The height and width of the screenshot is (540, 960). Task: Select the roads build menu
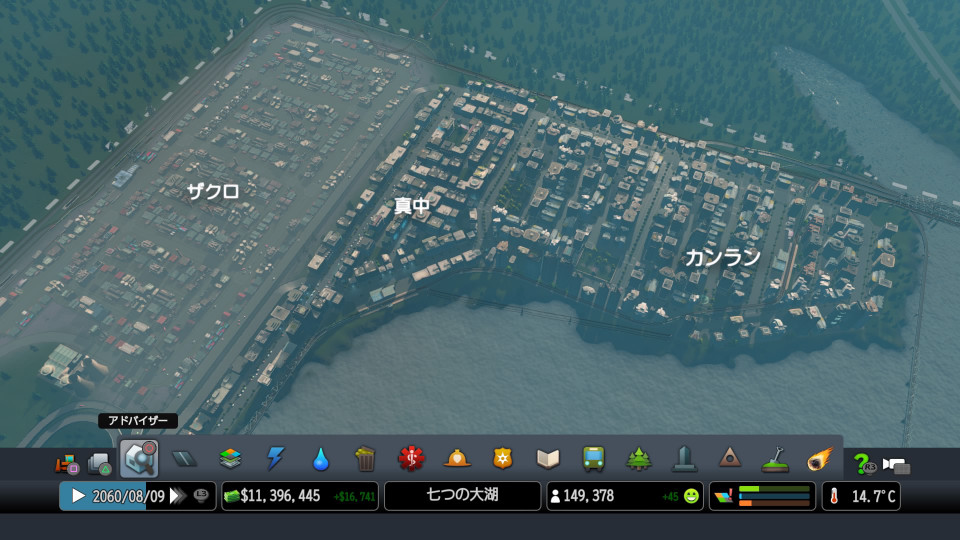coord(184,459)
